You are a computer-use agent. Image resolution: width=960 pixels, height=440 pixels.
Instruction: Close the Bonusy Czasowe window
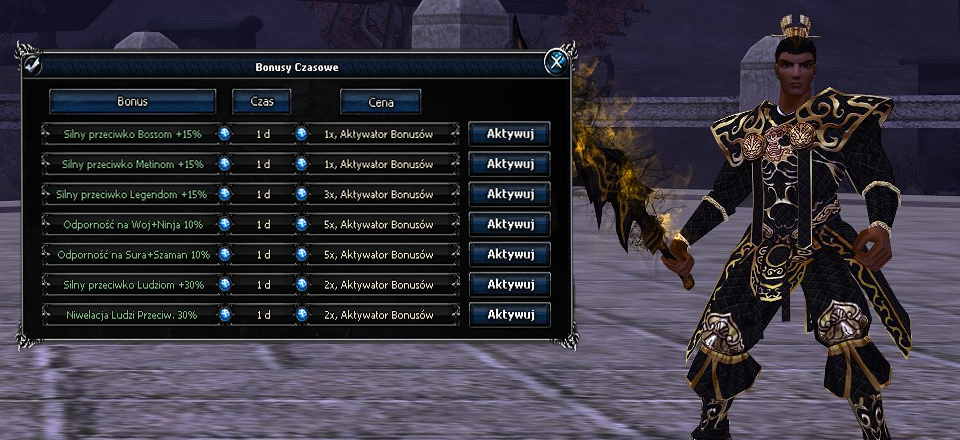click(555, 64)
